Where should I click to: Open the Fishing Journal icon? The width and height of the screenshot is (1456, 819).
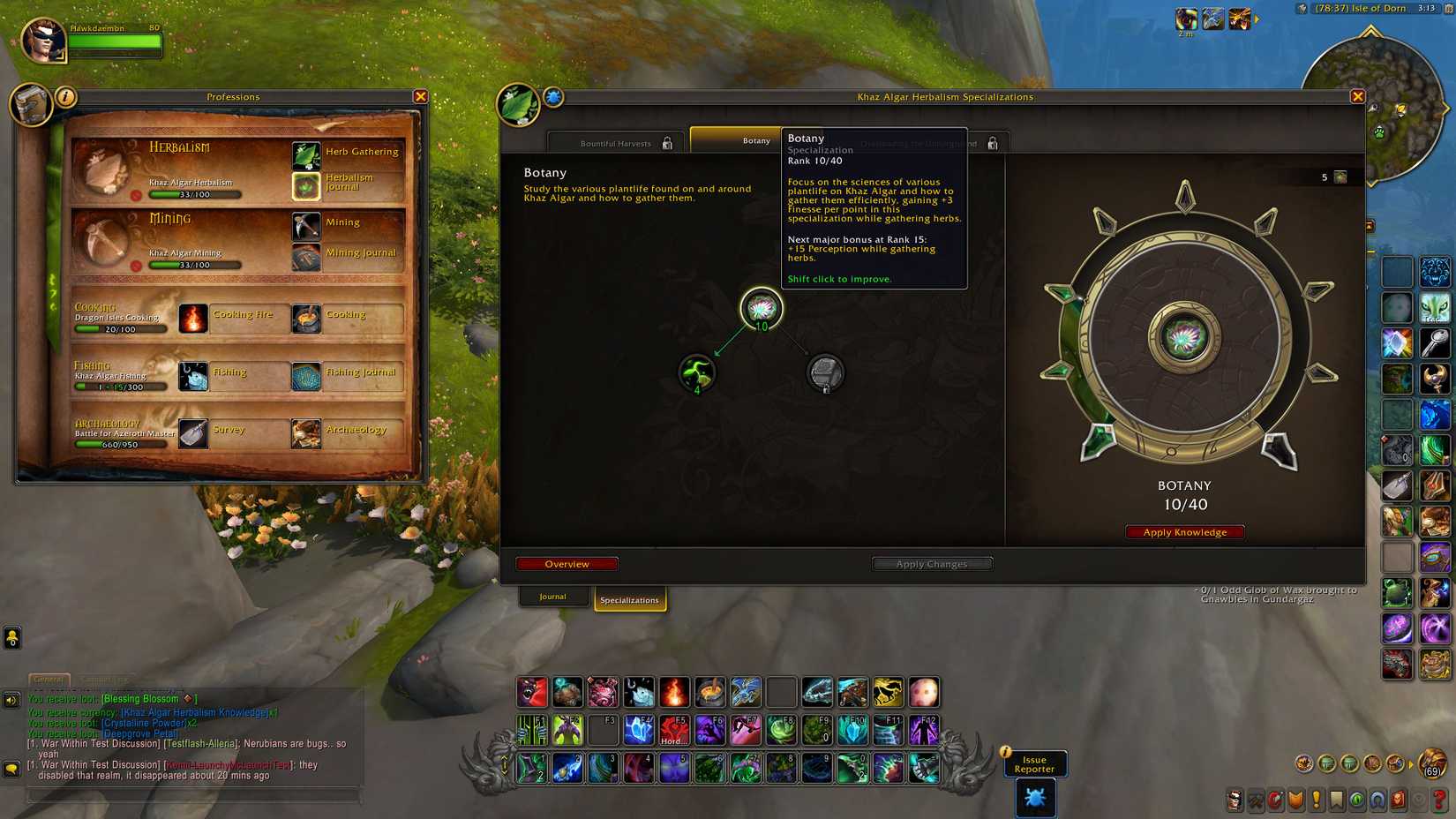point(306,374)
